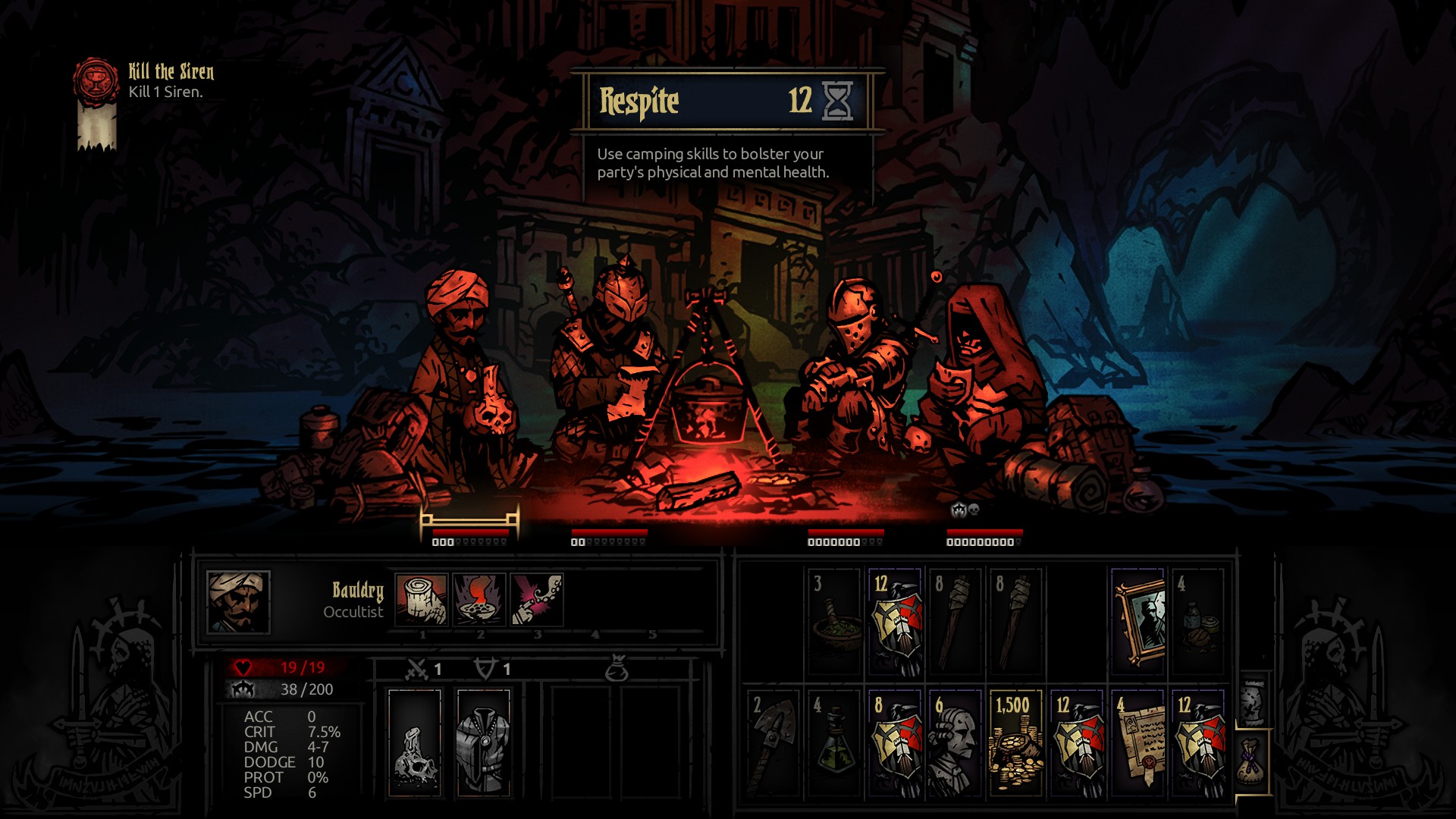This screenshot has height=819, width=1456.
Task: Select the tentacle hand camping skill
Action: point(537,600)
